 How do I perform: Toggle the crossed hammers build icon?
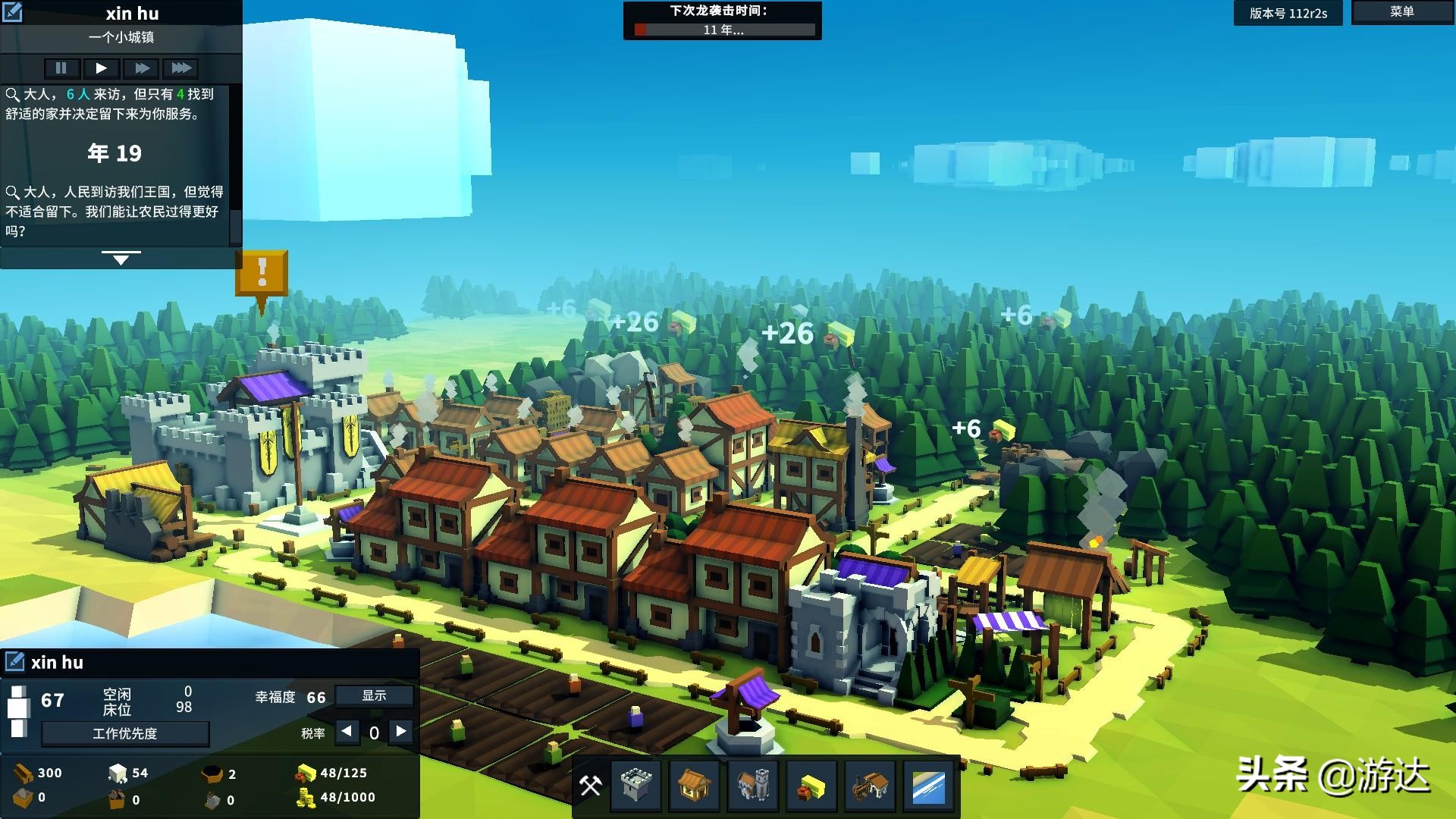pyautogui.click(x=590, y=786)
